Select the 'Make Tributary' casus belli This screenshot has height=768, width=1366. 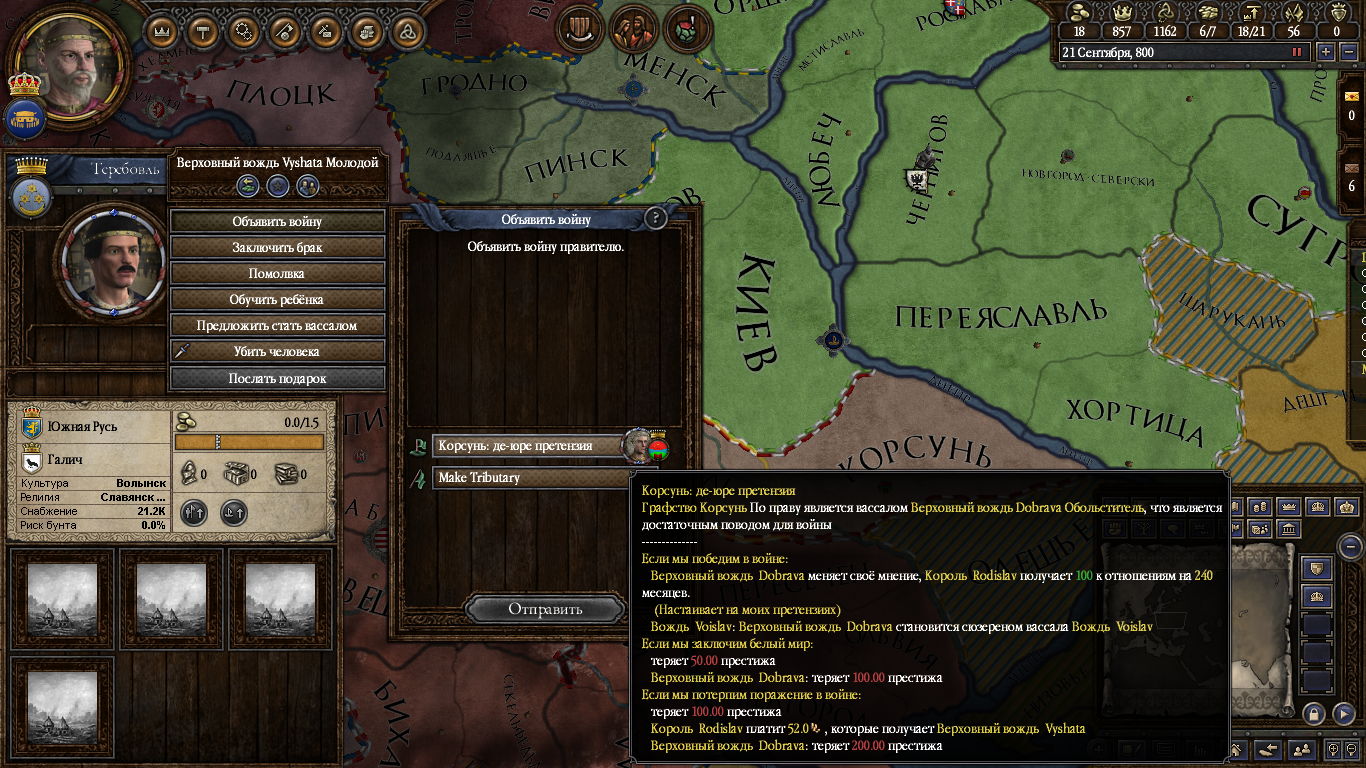(528, 478)
